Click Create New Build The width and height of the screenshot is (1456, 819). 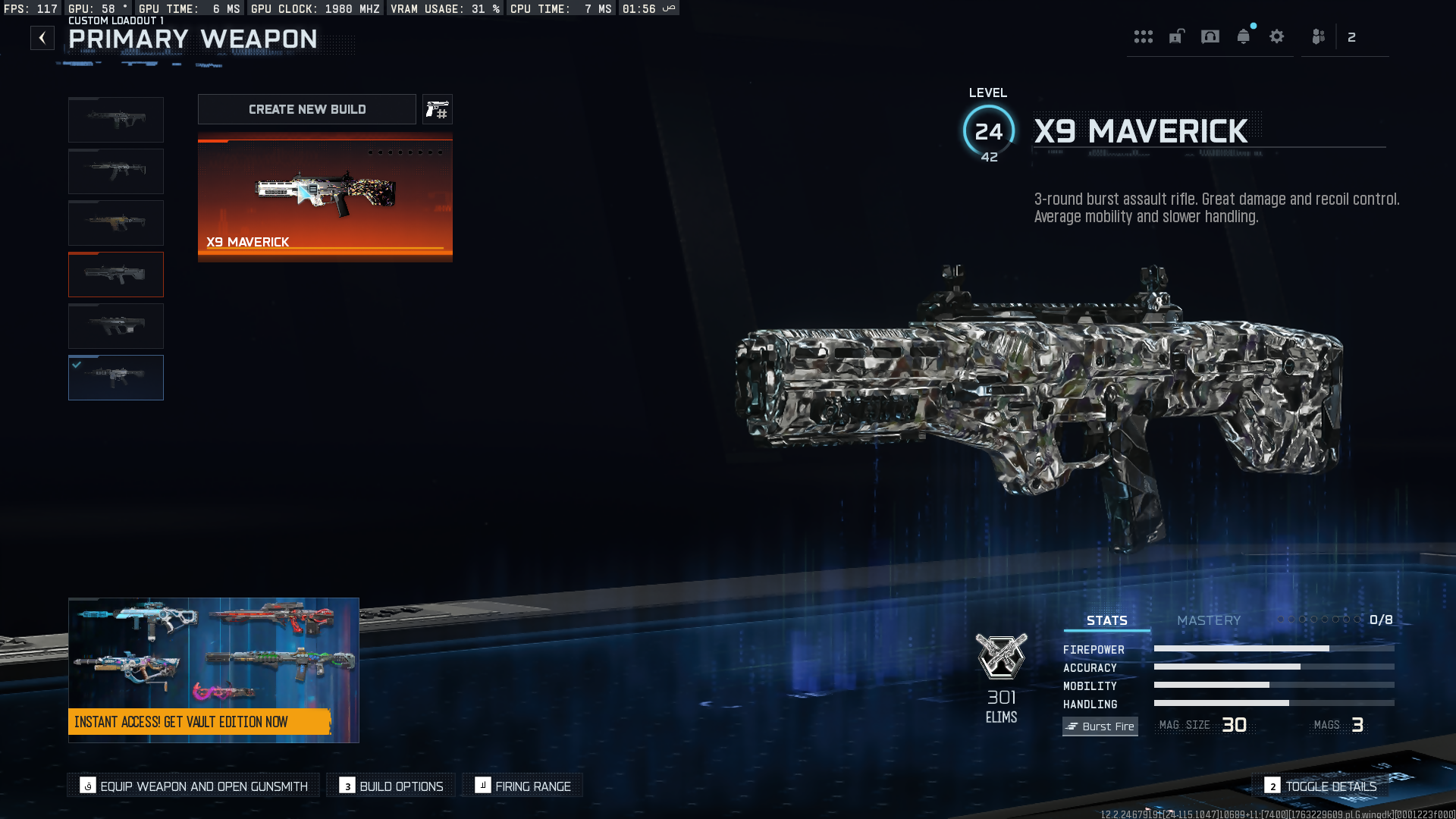tap(306, 109)
